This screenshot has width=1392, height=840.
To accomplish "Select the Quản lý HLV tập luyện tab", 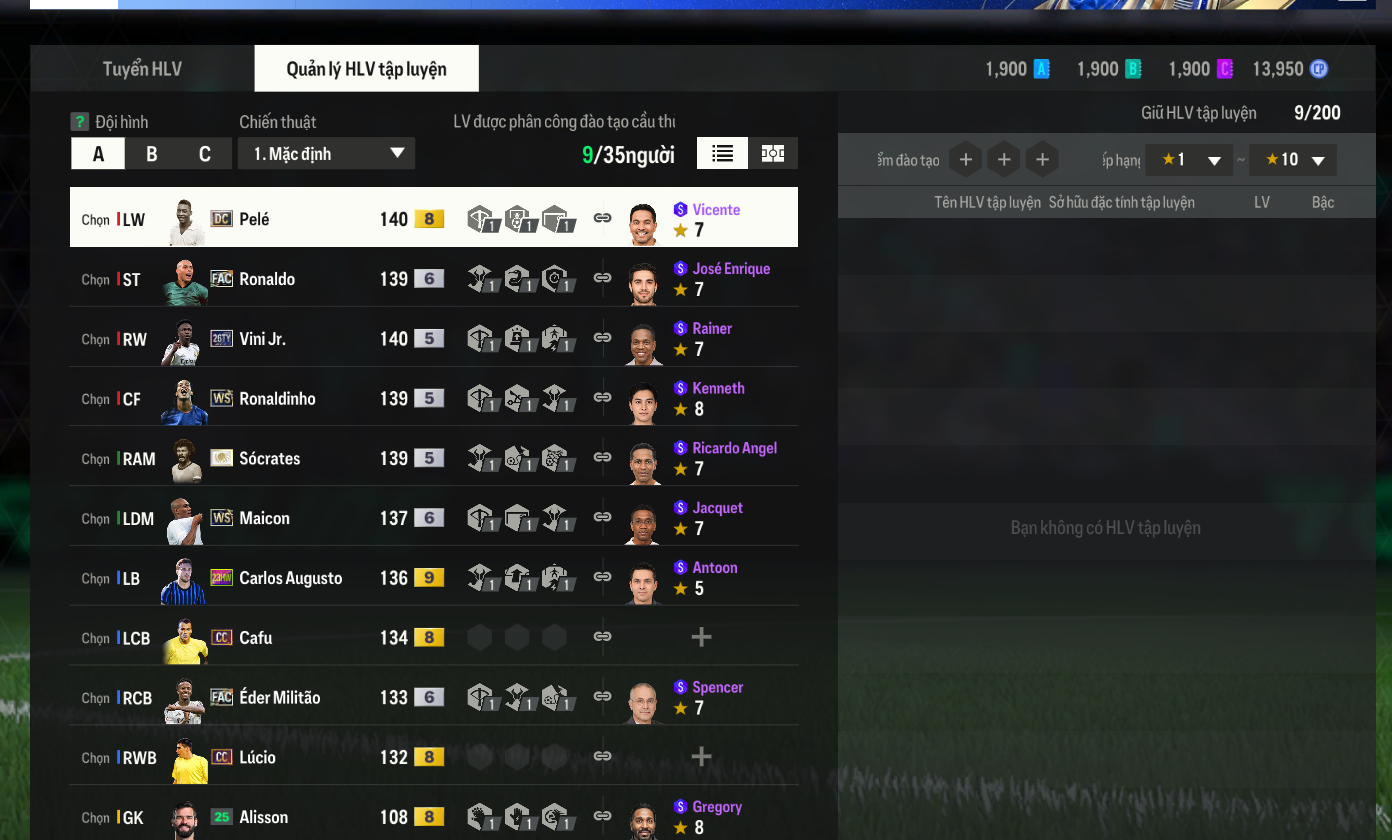I will (366, 69).
